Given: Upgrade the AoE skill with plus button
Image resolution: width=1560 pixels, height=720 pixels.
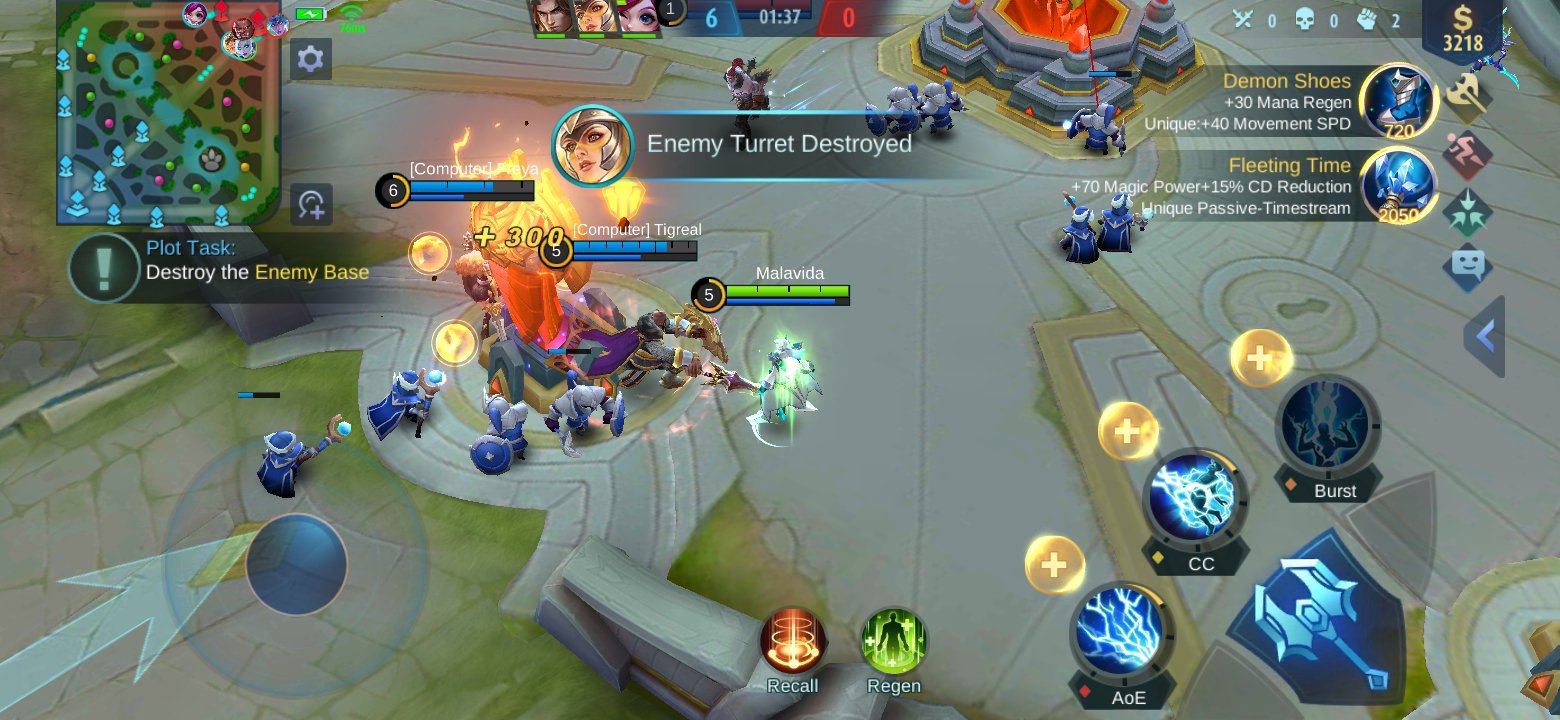Looking at the screenshot, I should click(1054, 565).
